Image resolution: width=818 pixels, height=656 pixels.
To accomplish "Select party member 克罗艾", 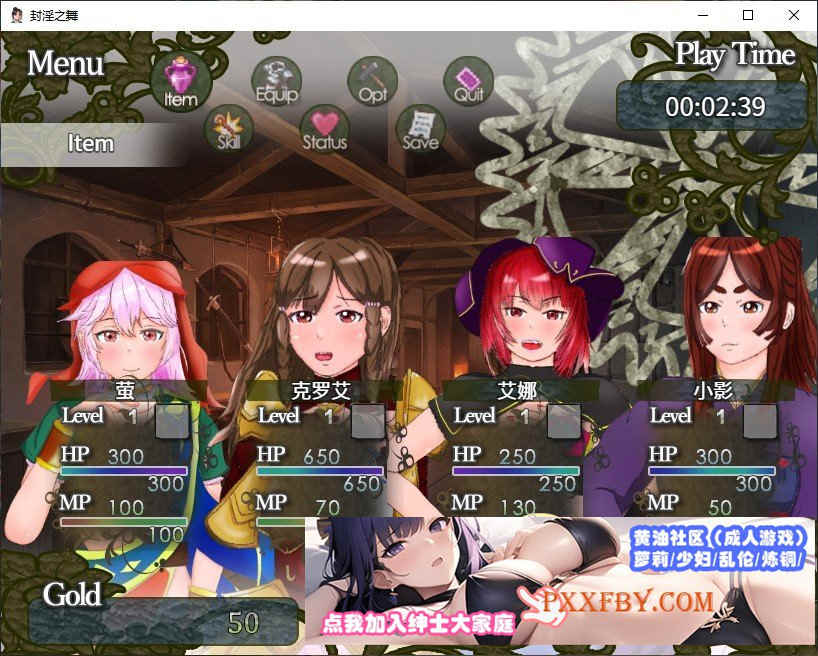I will pyautogui.click(x=320, y=390).
